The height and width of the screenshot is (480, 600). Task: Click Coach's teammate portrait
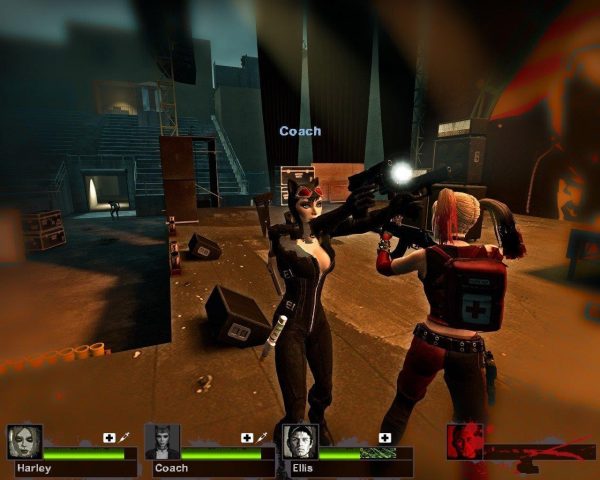tap(162, 441)
